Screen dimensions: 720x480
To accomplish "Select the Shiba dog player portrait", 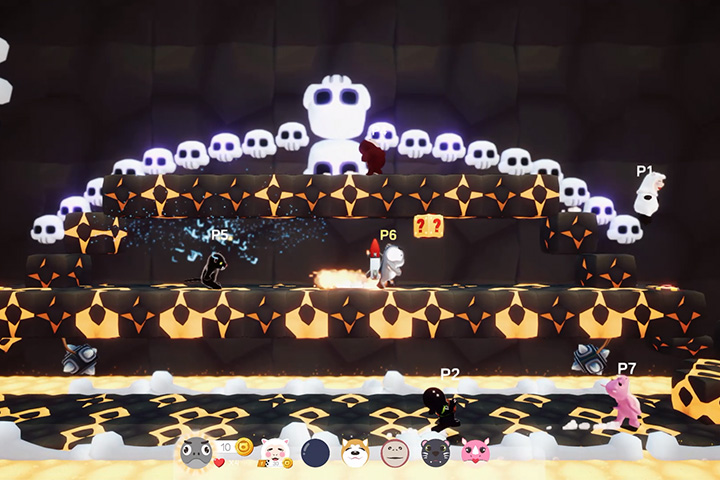I will pos(355,453).
